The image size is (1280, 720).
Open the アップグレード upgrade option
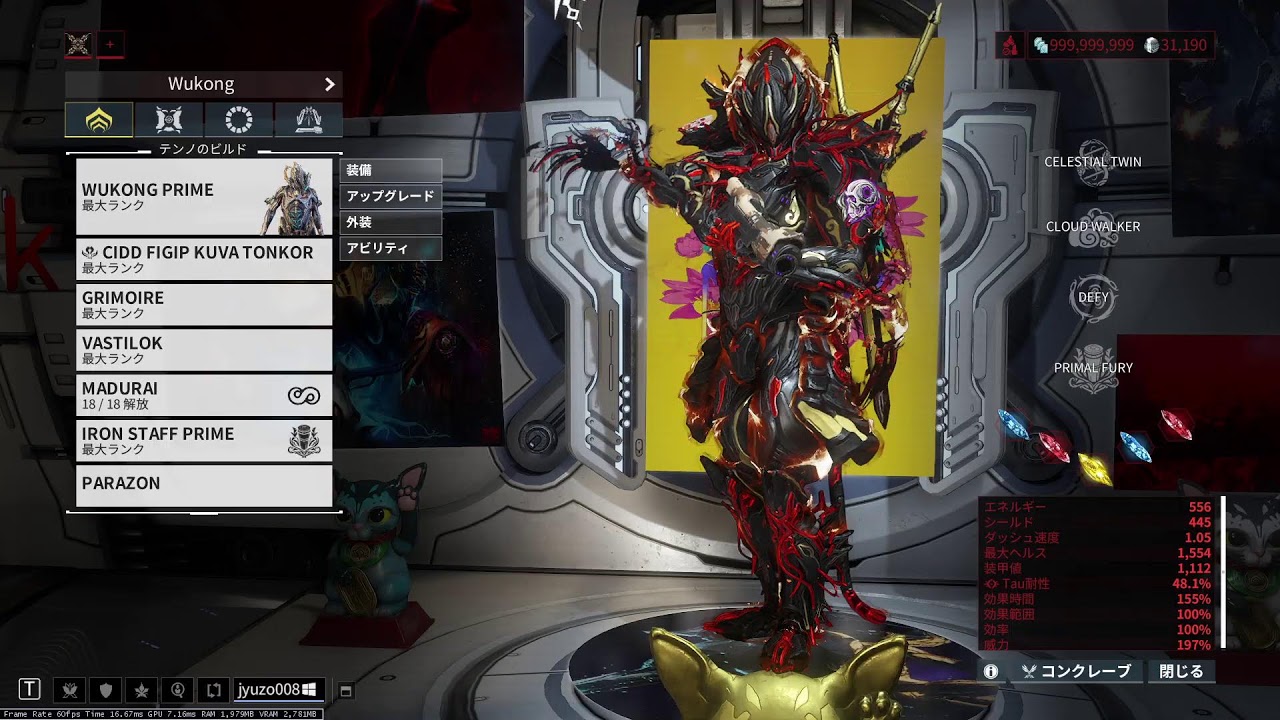[390, 196]
